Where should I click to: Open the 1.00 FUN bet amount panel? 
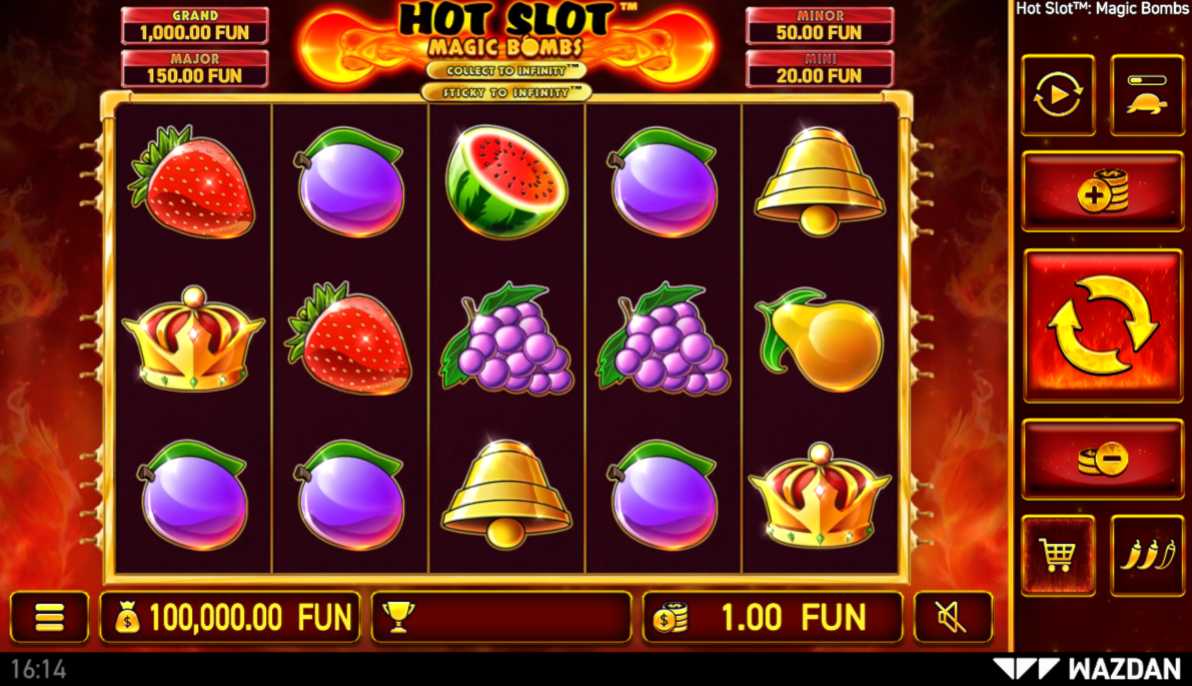point(772,617)
